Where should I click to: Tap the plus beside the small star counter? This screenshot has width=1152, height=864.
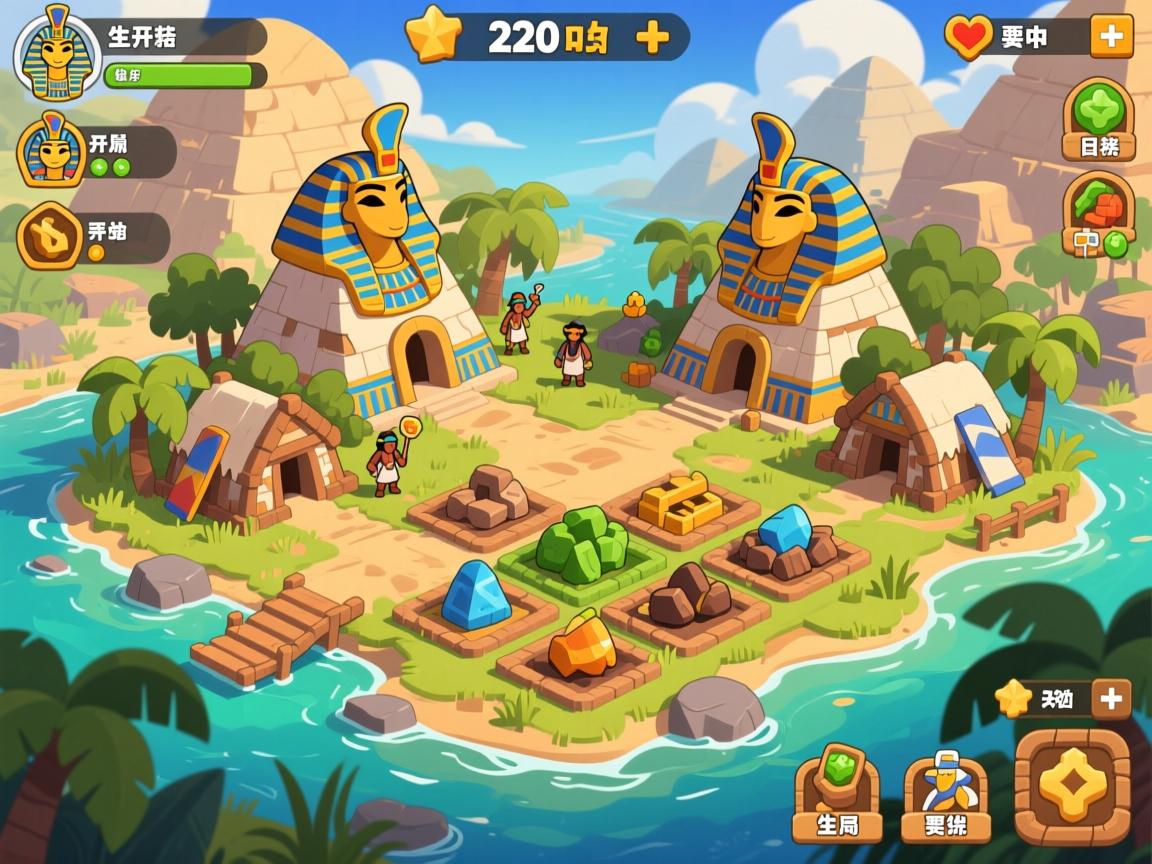pos(1110,699)
